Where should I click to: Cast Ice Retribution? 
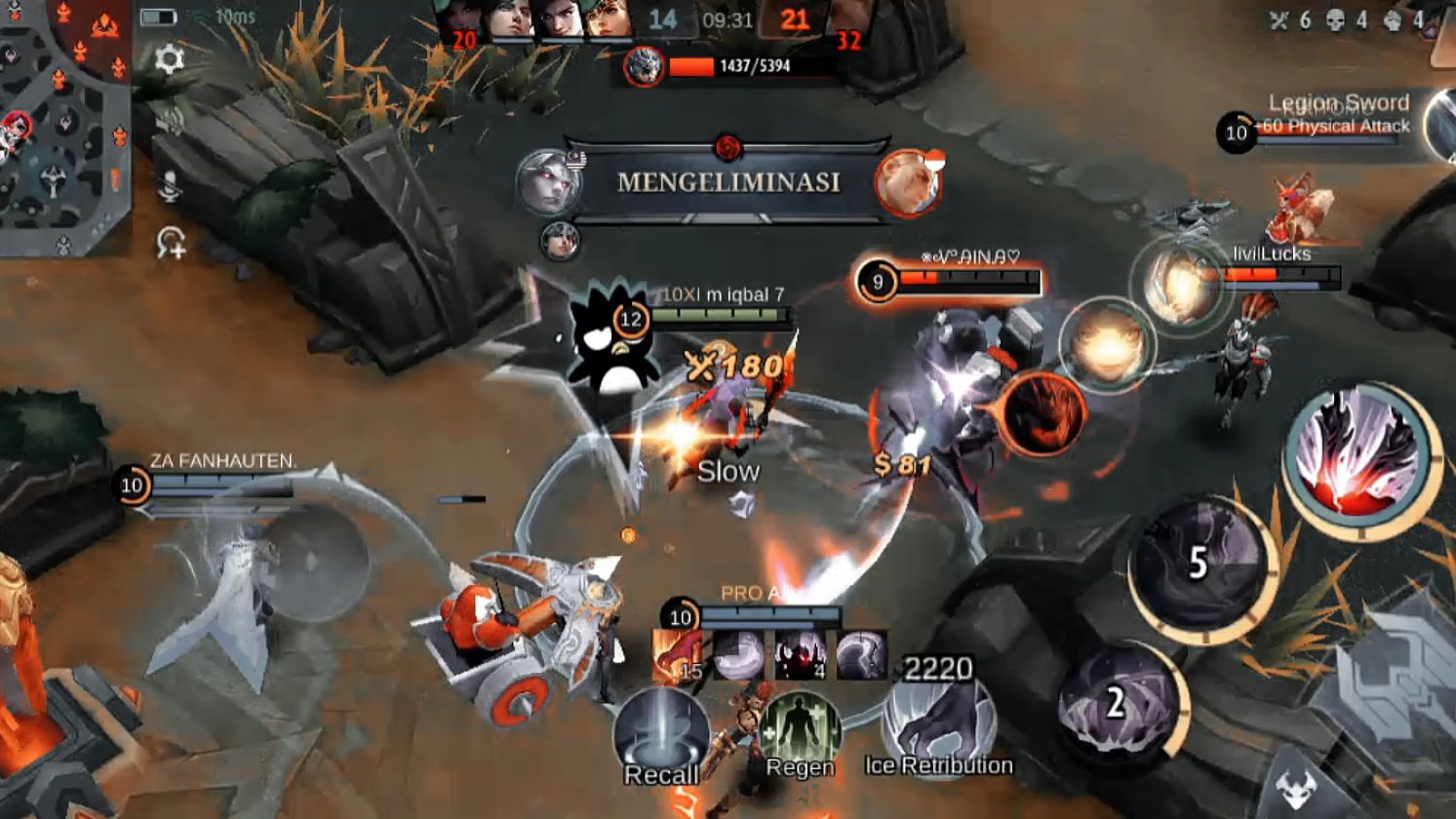pos(938,726)
